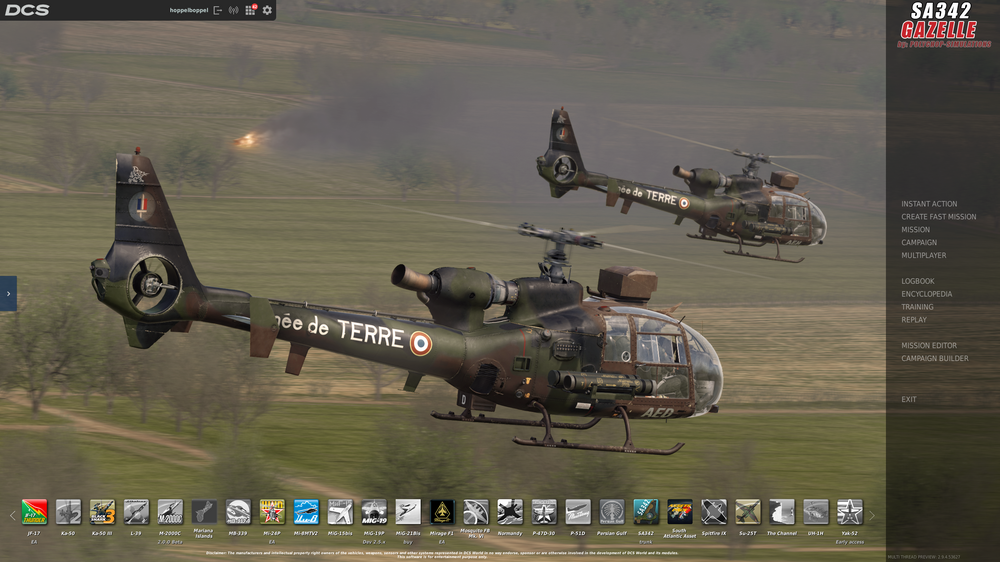Open the settings gear icon
The width and height of the screenshot is (1000, 562).
(265, 10)
